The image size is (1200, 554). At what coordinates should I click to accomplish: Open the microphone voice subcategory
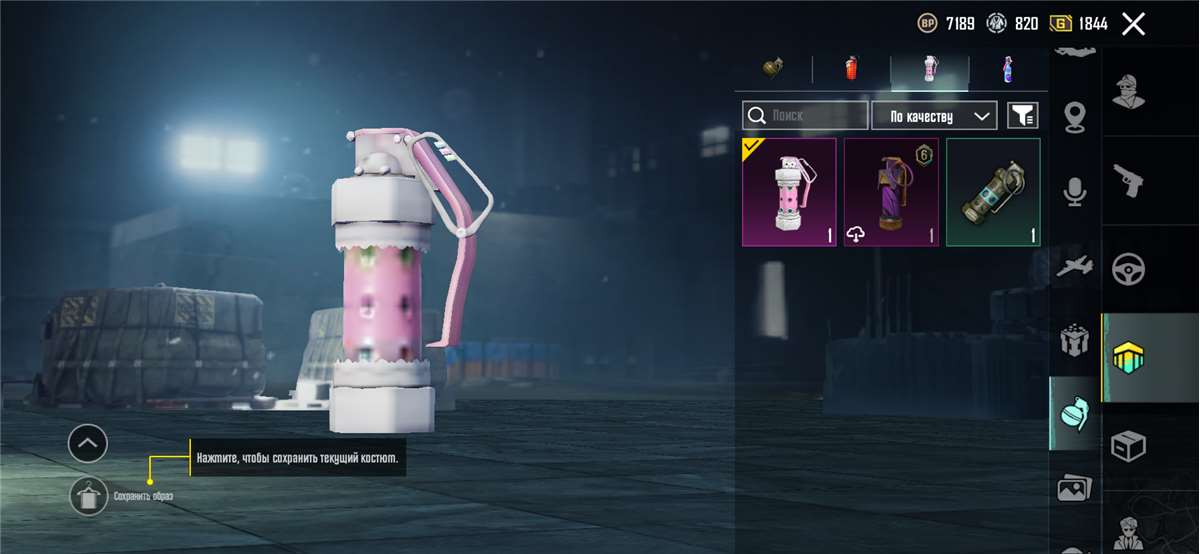click(x=1075, y=192)
